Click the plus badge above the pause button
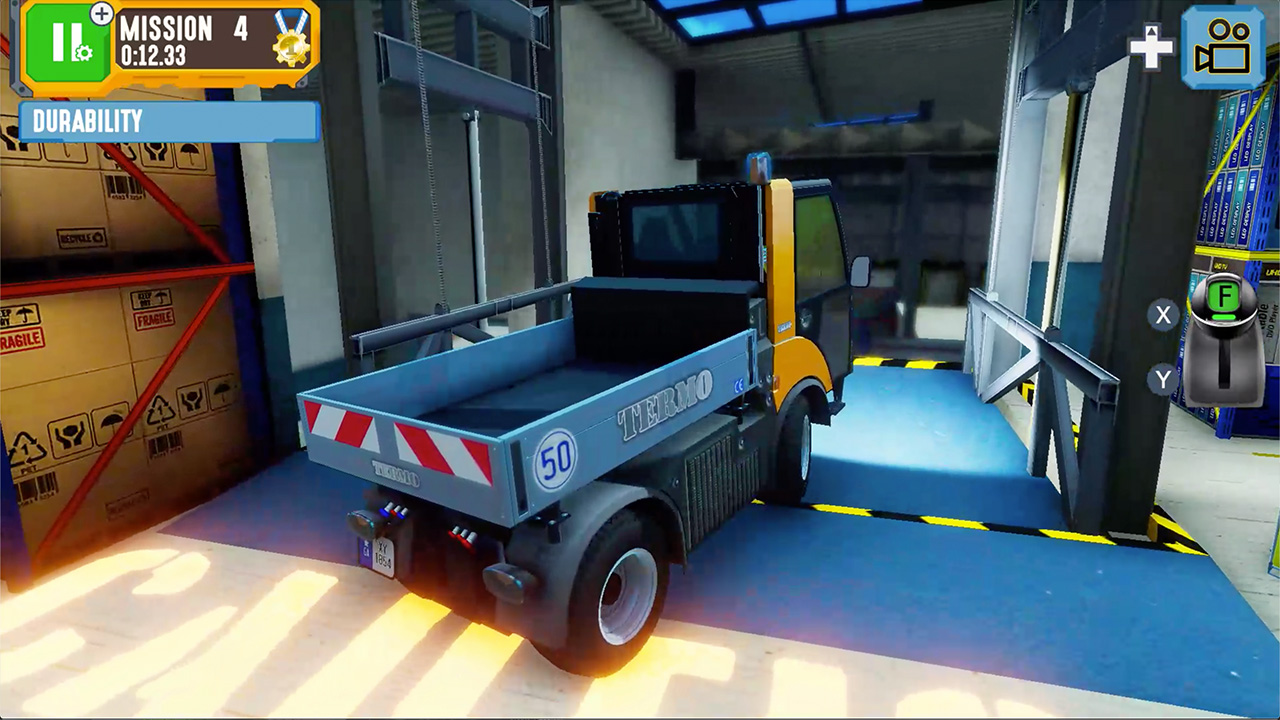 (x=101, y=15)
